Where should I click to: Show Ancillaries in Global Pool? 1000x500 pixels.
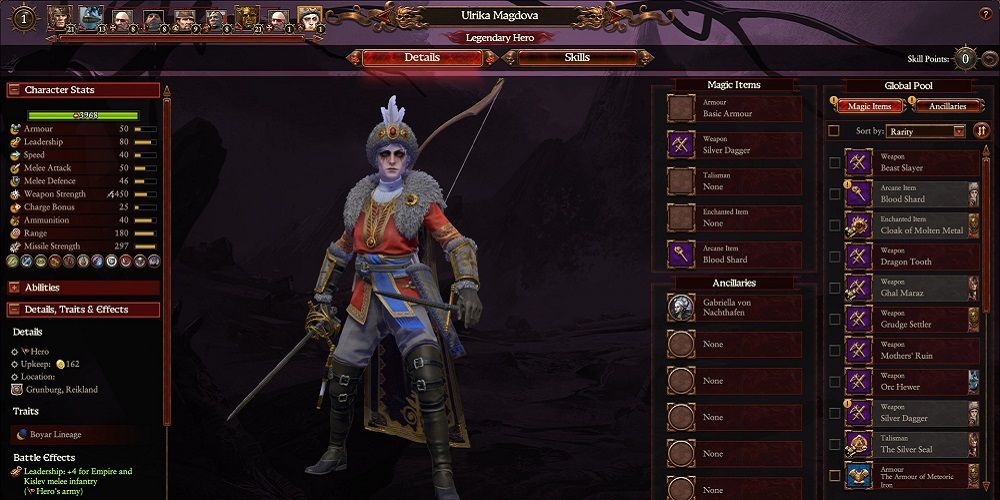[x=946, y=106]
